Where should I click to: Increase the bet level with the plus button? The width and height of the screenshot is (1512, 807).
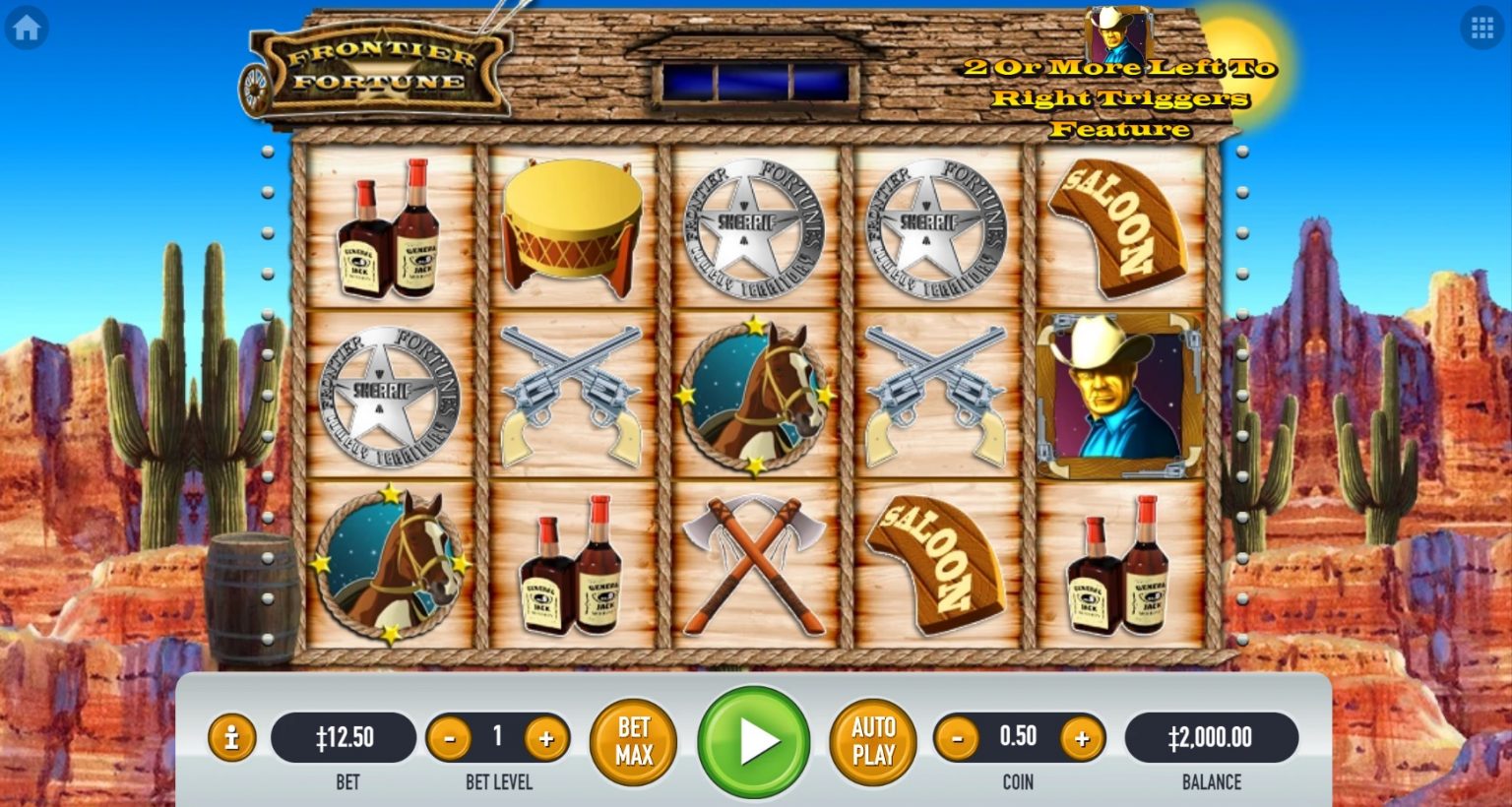pyautogui.click(x=547, y=736)
